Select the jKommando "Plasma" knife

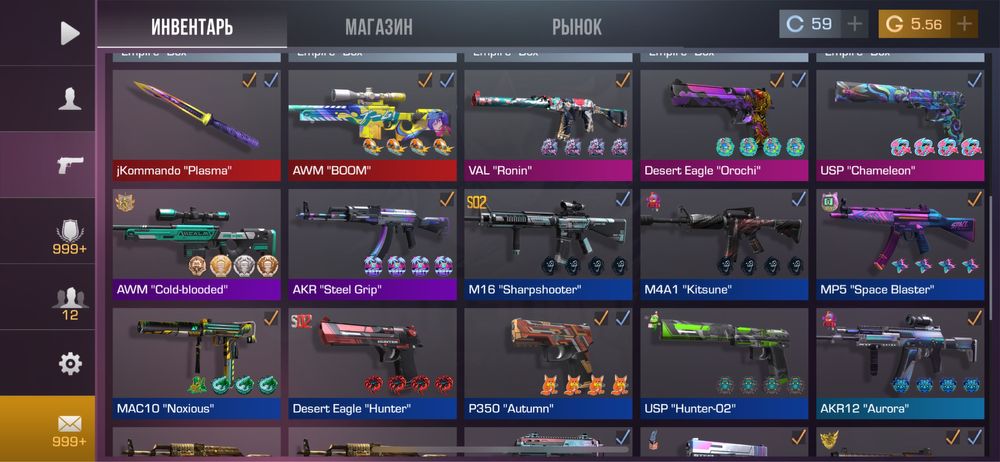pyautogui.click(x=198, y=124)
